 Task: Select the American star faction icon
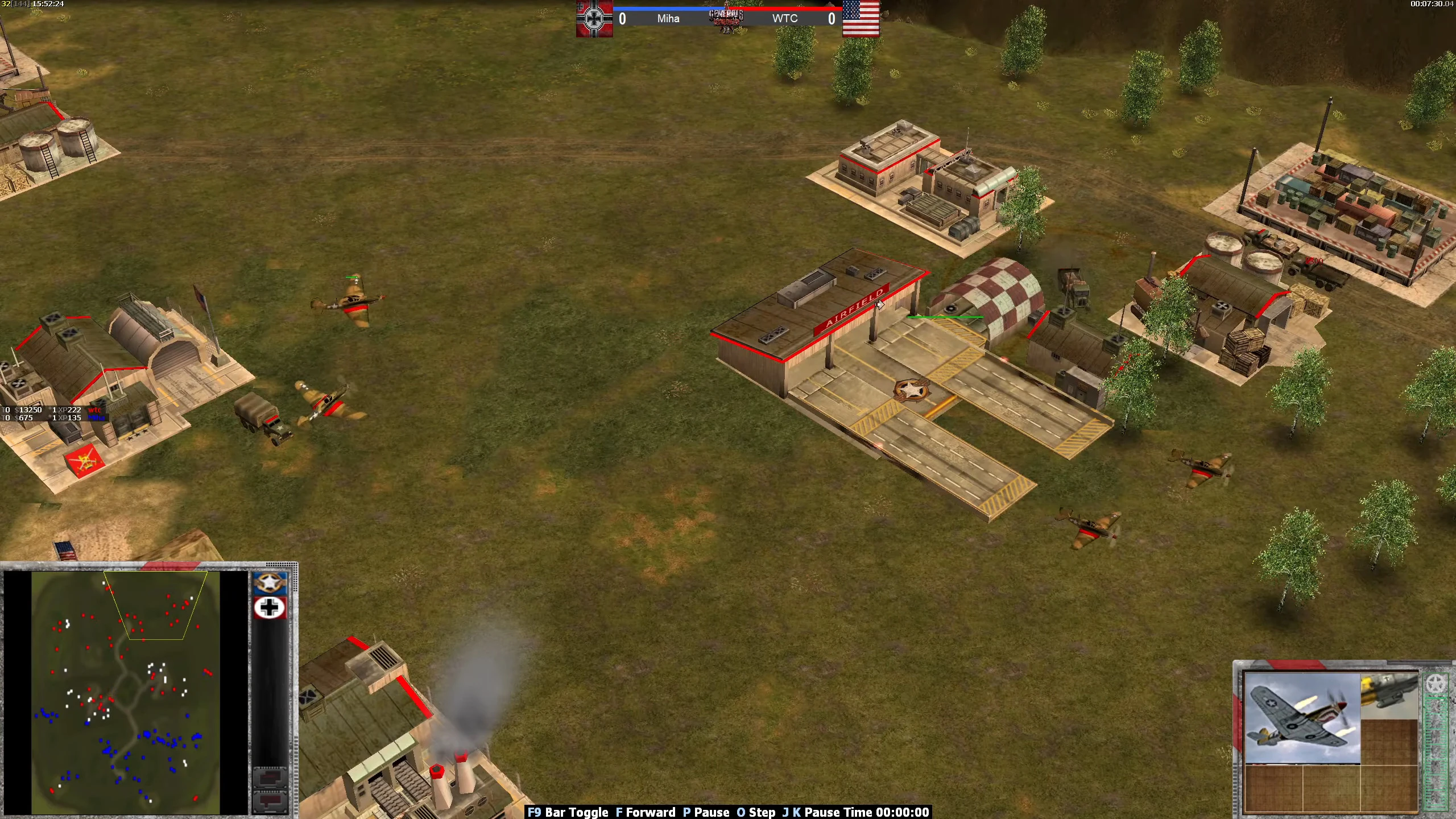[x=270, y=584]
